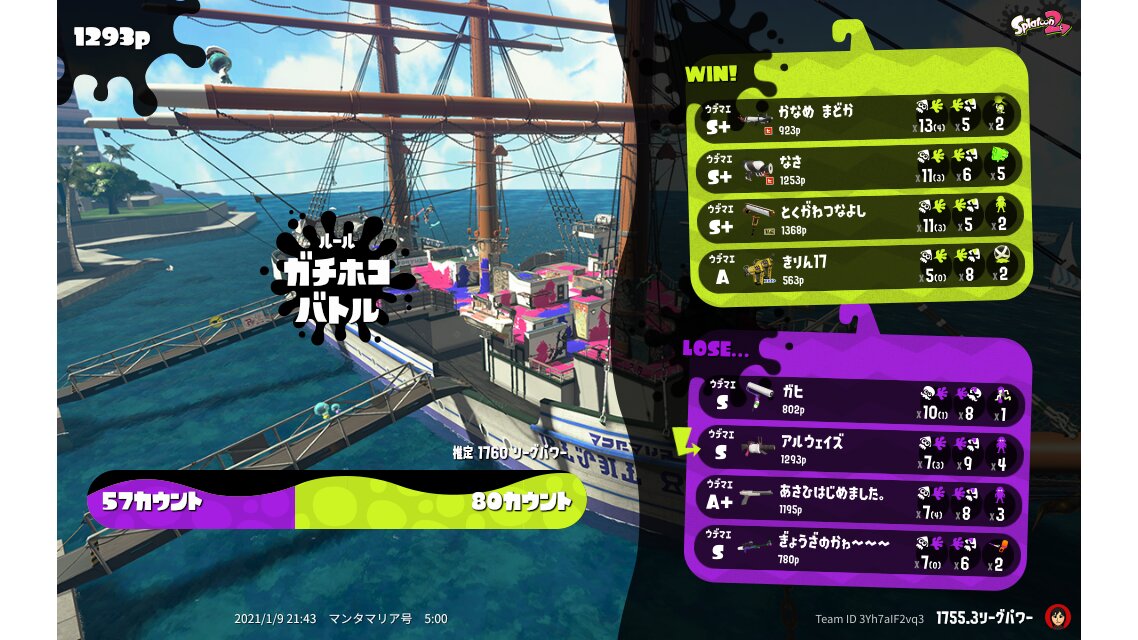Image resolution: width=1138 pixels, height=640 pixels.
Task: Open the ガヒ player row
Action: coord(858,398)
